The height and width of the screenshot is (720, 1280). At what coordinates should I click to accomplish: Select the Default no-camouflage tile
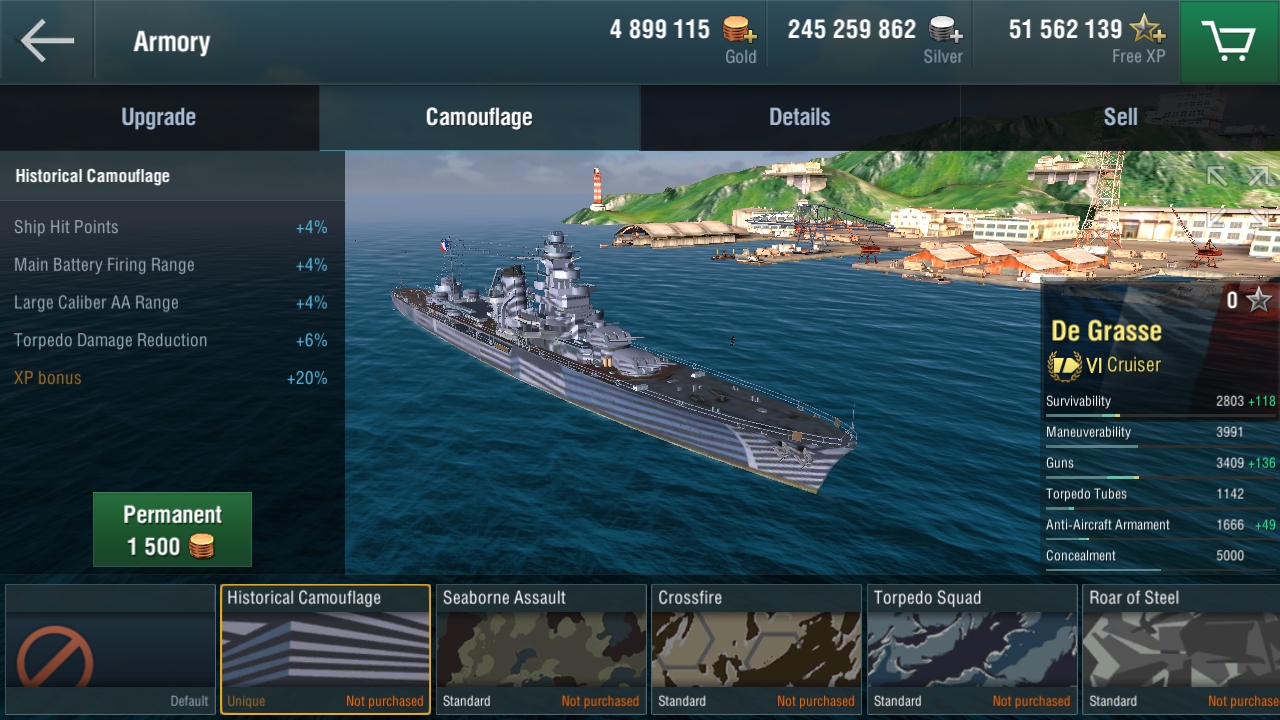(110, 650)
